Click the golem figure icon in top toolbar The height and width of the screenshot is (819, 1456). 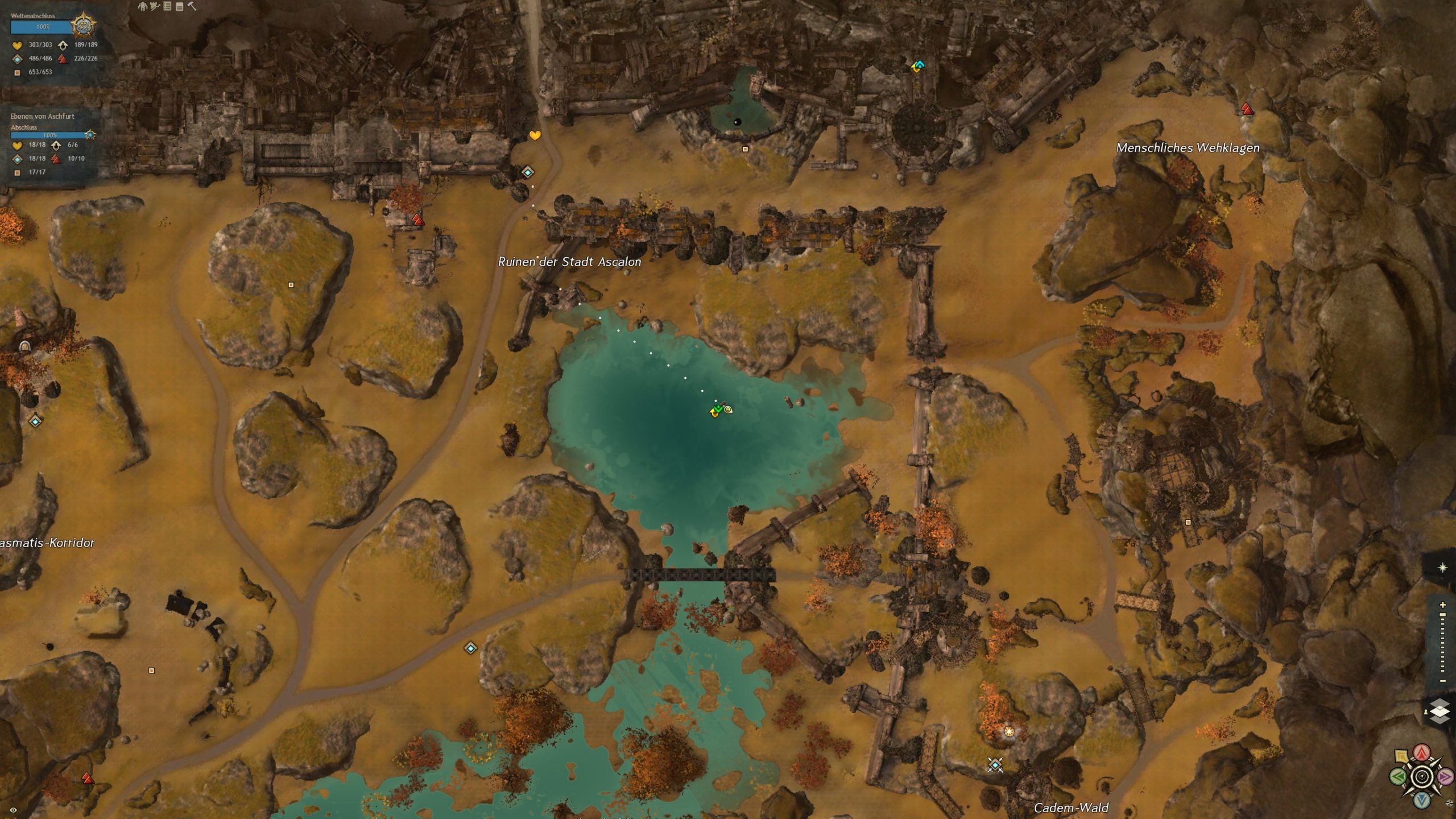click(143, 6)
